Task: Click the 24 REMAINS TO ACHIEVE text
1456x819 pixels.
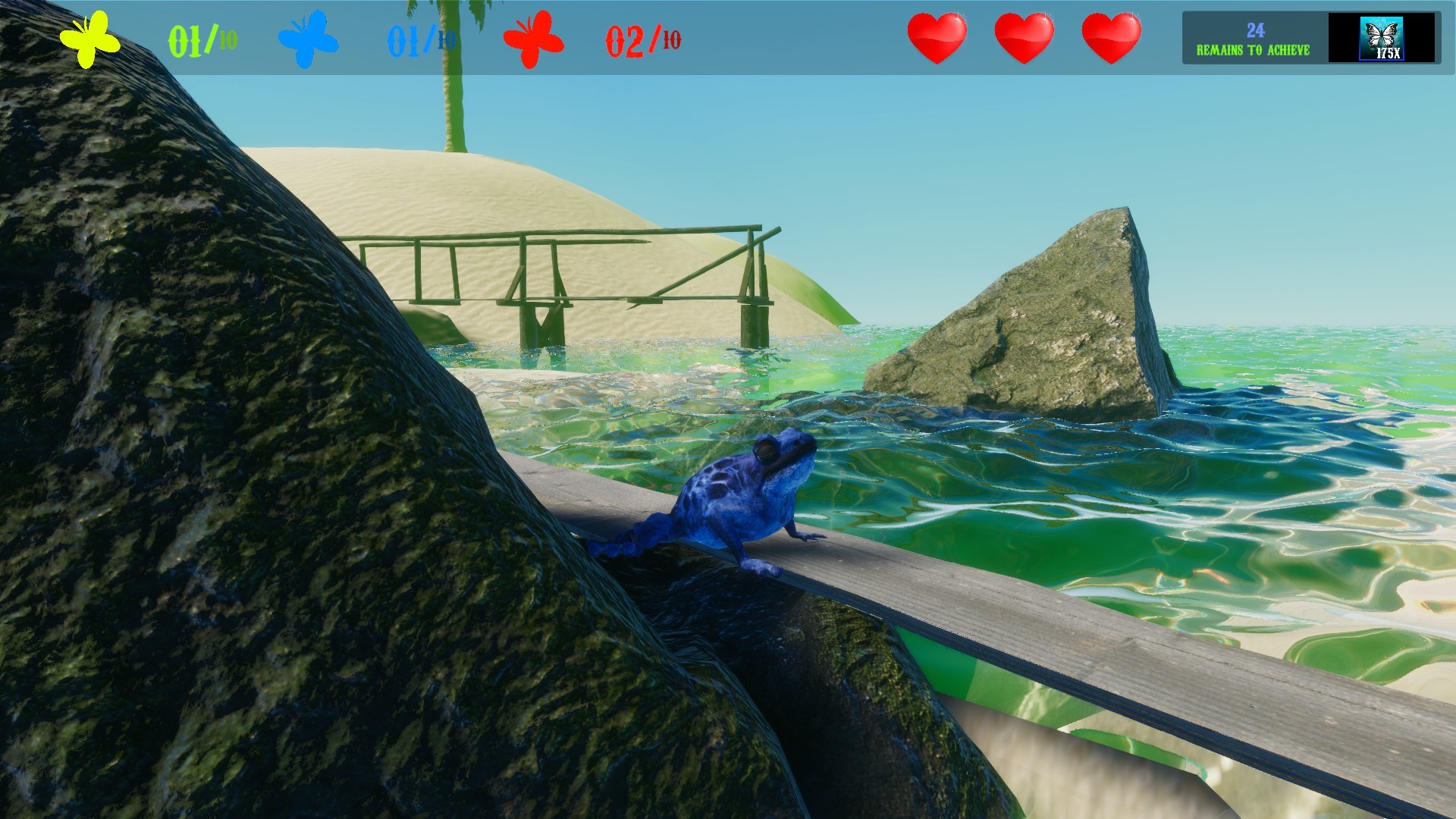Action: coord(1255,36)
